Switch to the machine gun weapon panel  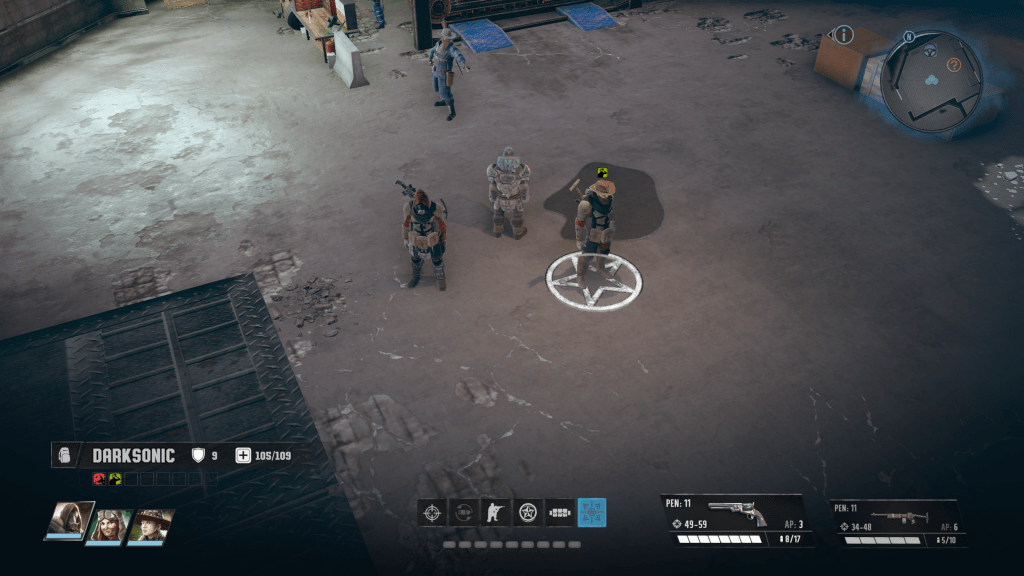point(898,522)
